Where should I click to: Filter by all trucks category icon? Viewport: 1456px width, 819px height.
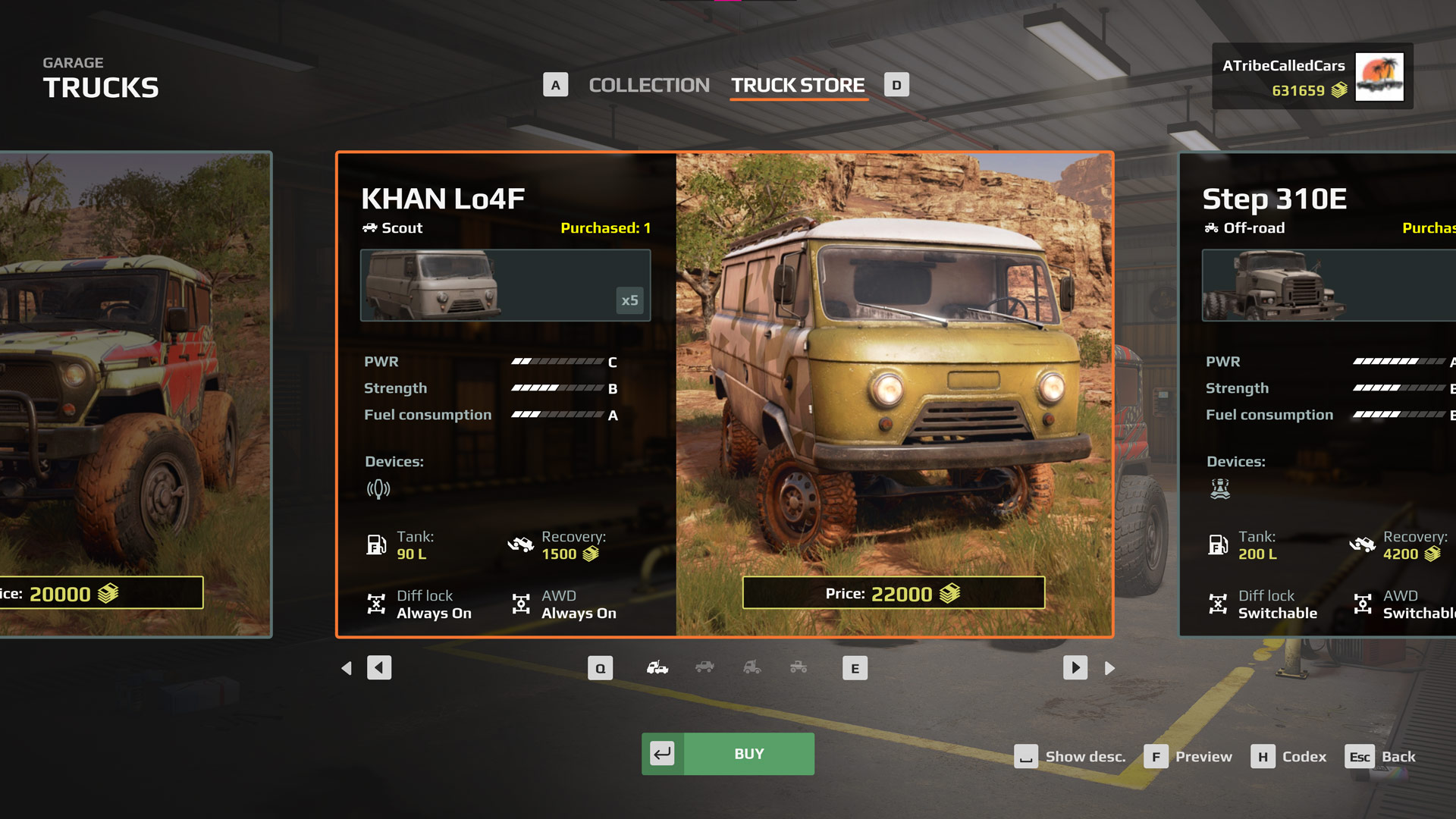click(x=657, y=668)
